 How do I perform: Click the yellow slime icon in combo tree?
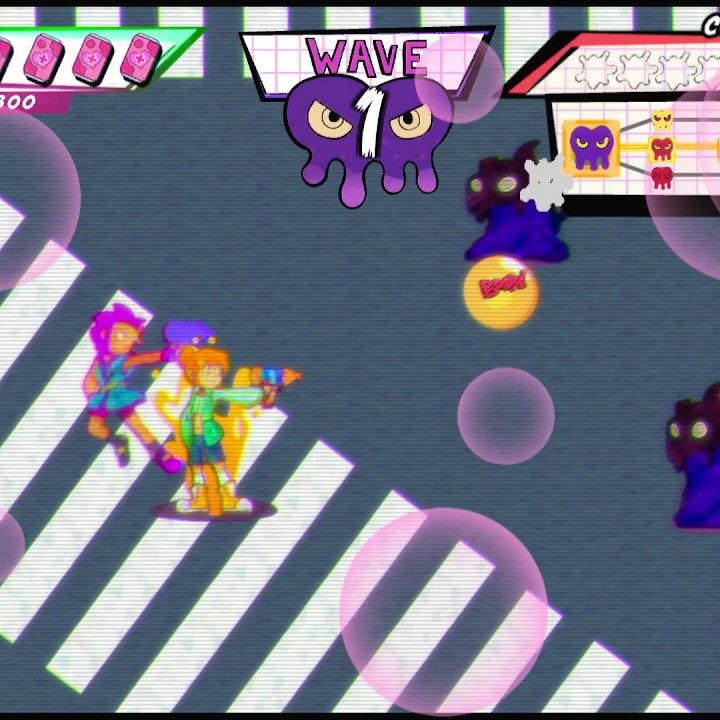(x=662, y=121)
